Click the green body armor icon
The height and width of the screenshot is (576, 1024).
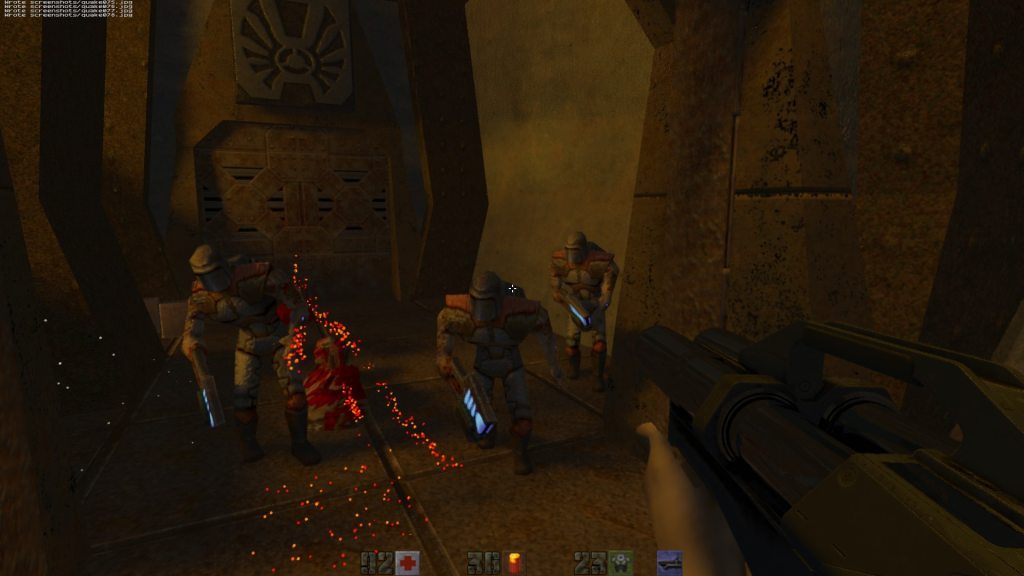coord(621,563)
